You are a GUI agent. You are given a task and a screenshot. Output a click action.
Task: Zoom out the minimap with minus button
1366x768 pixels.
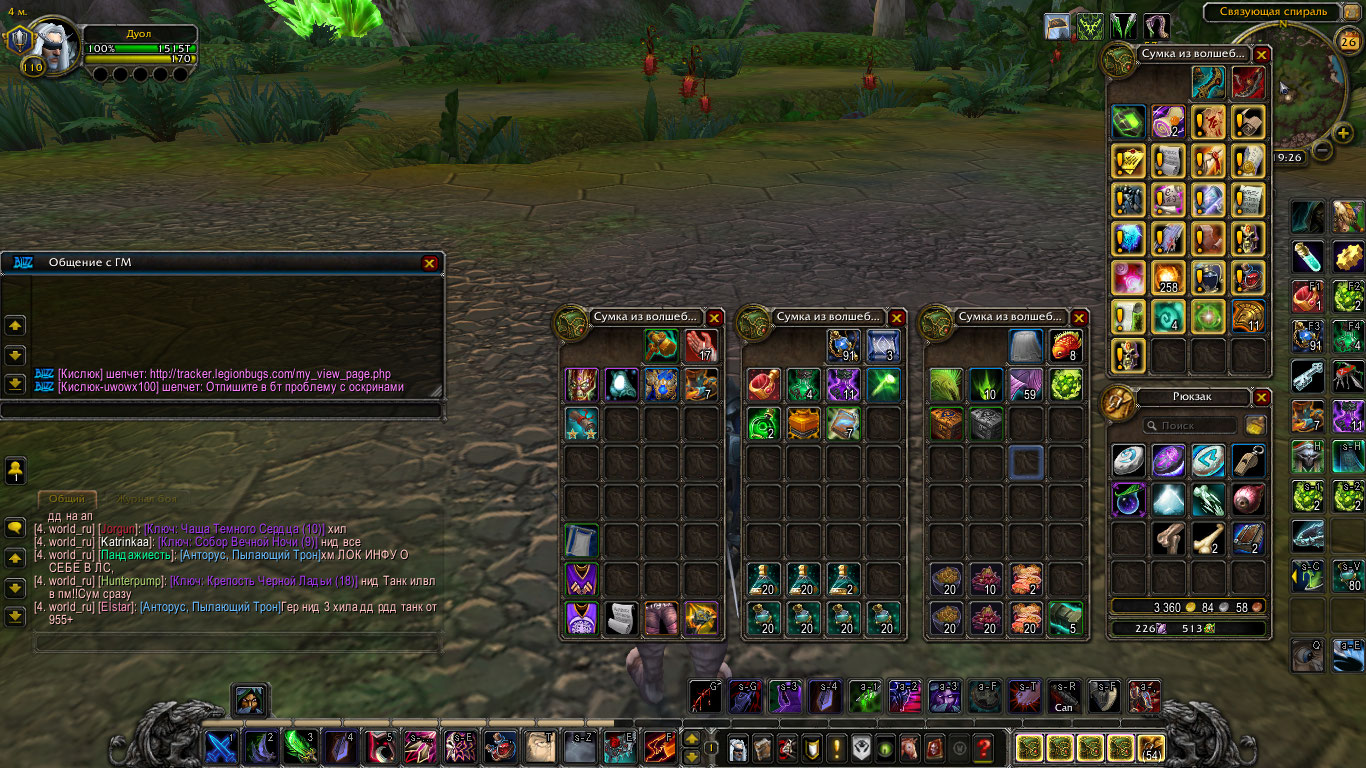click(x=1322, y=151)
